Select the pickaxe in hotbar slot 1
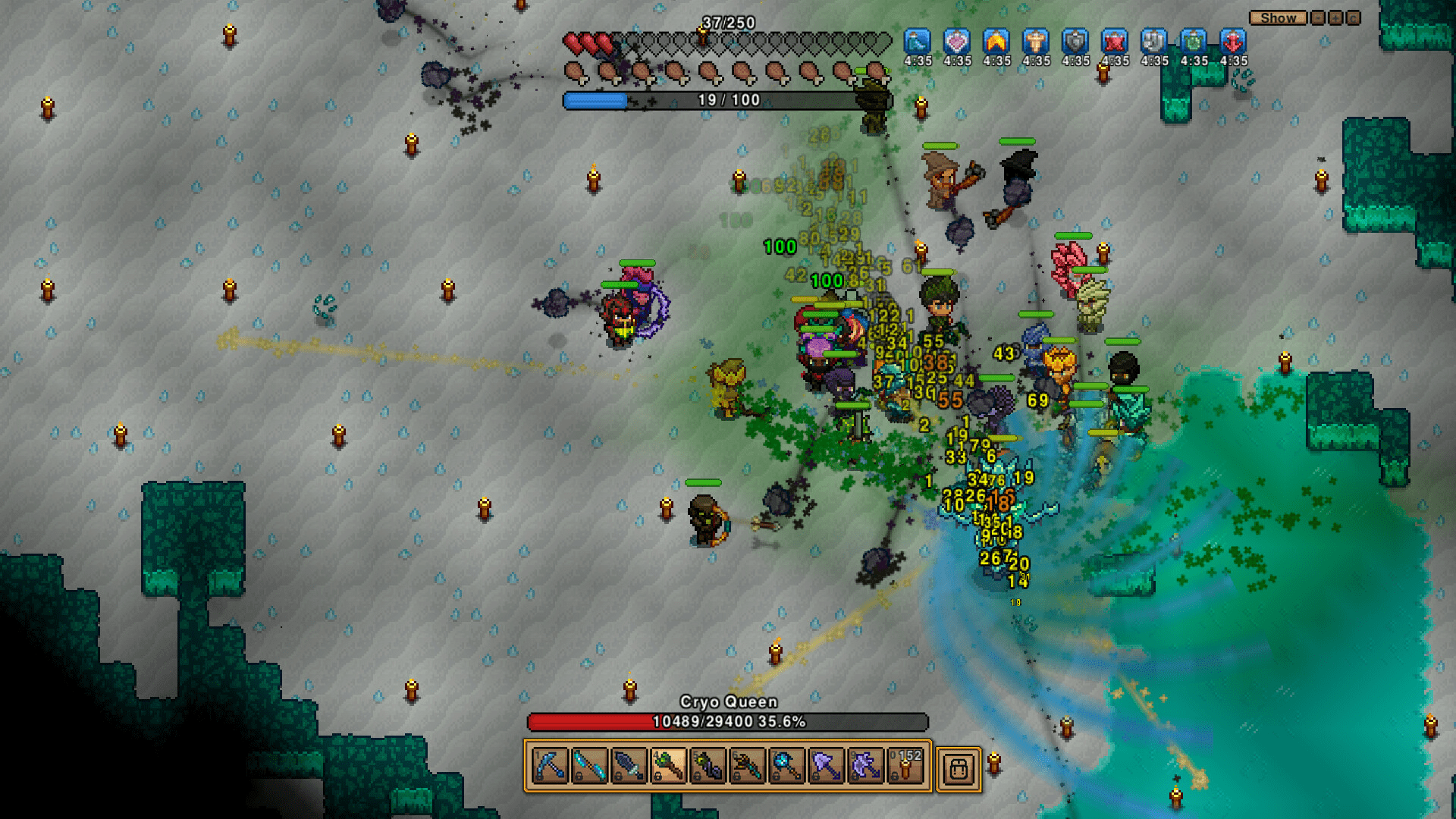1456x819 pixels. (550, 766)
